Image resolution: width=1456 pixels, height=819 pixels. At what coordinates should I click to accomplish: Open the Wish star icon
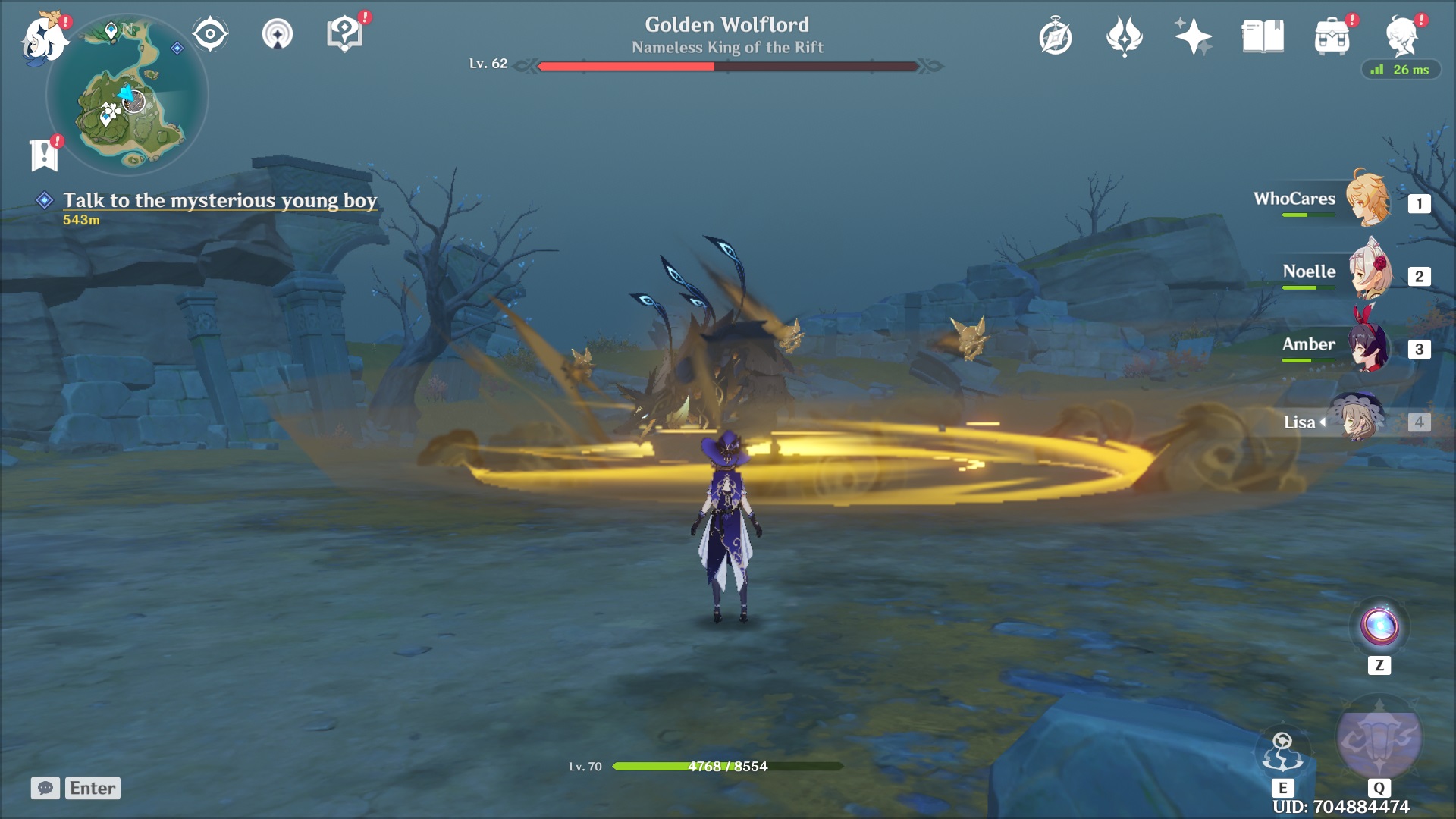(x=1193, y=36)
